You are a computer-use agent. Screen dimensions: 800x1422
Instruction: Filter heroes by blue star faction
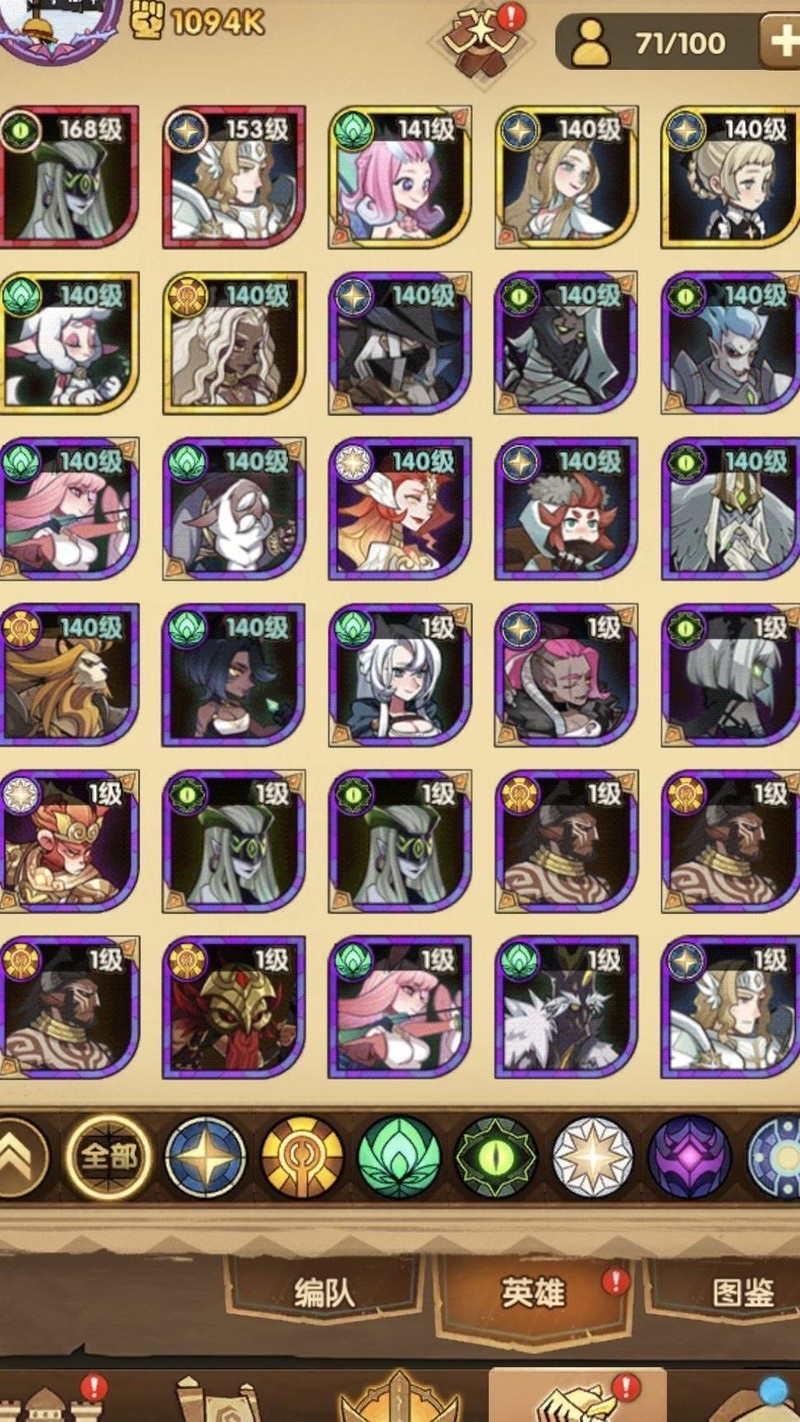[205, 1157]
